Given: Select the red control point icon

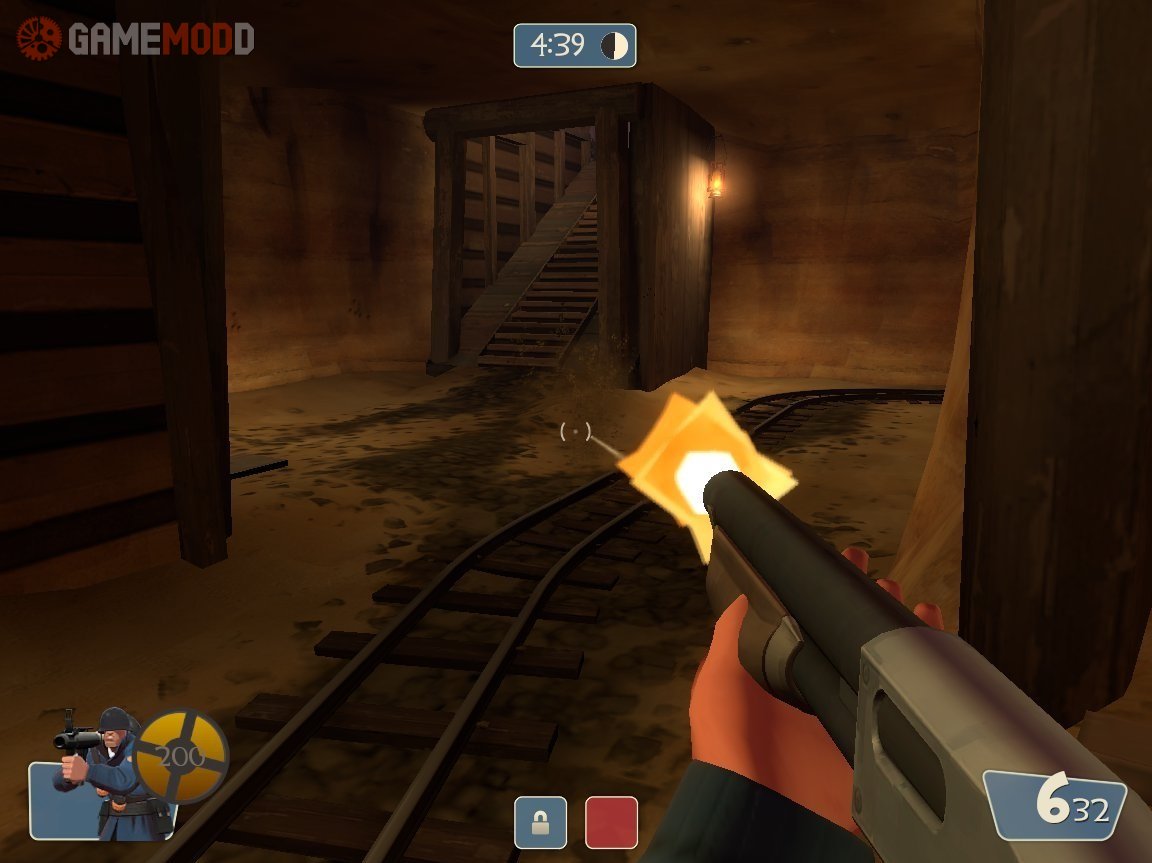Looking at the screenshot, I should pos(611,822).
